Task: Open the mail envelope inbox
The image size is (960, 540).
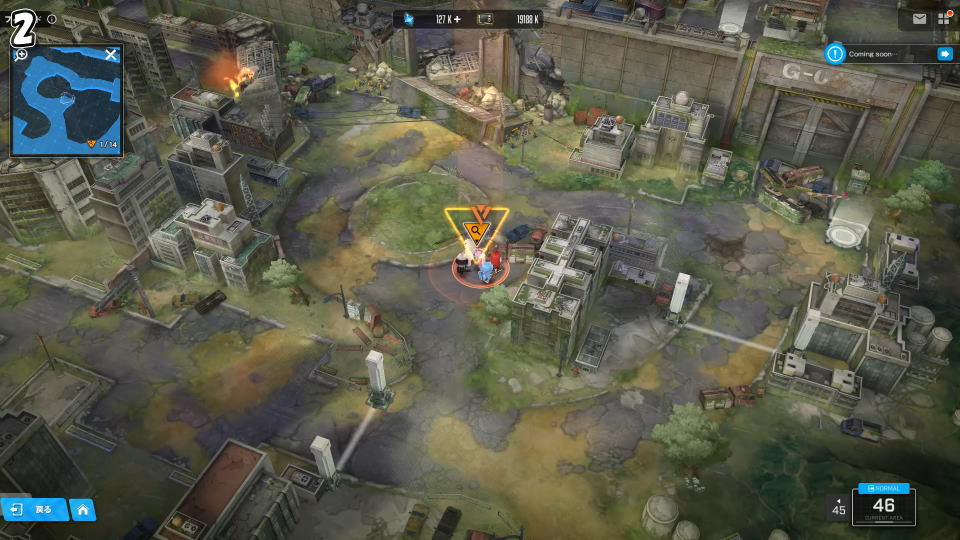Action: pos(919,18)
